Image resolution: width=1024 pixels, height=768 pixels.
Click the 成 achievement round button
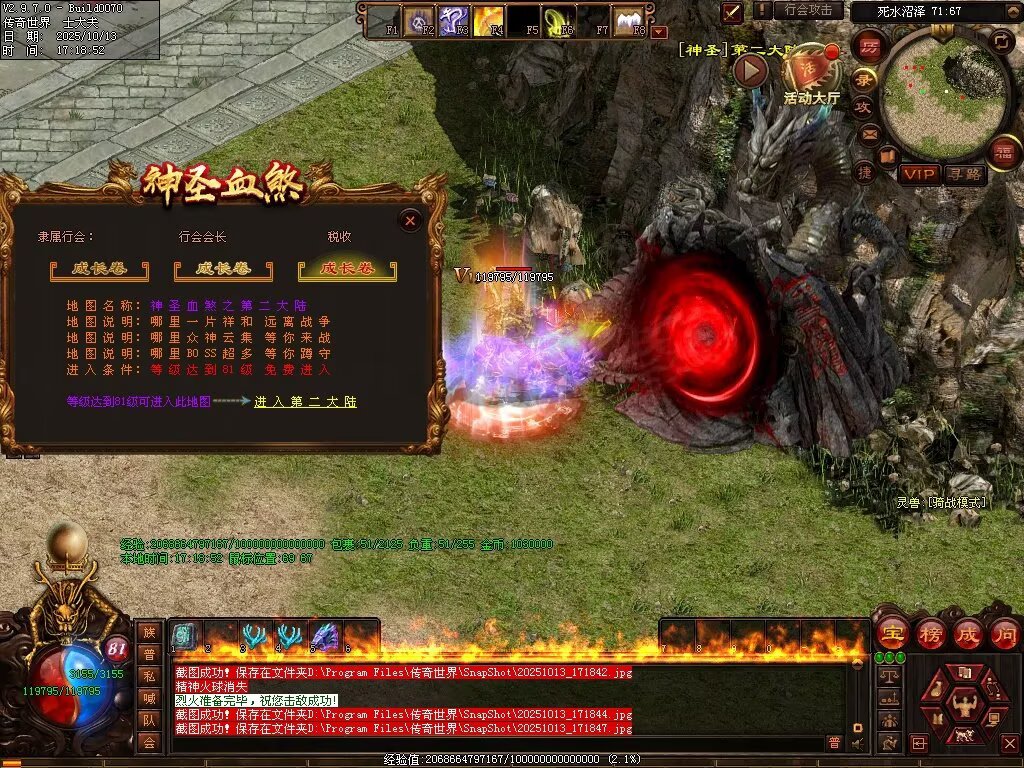point(968,634)
